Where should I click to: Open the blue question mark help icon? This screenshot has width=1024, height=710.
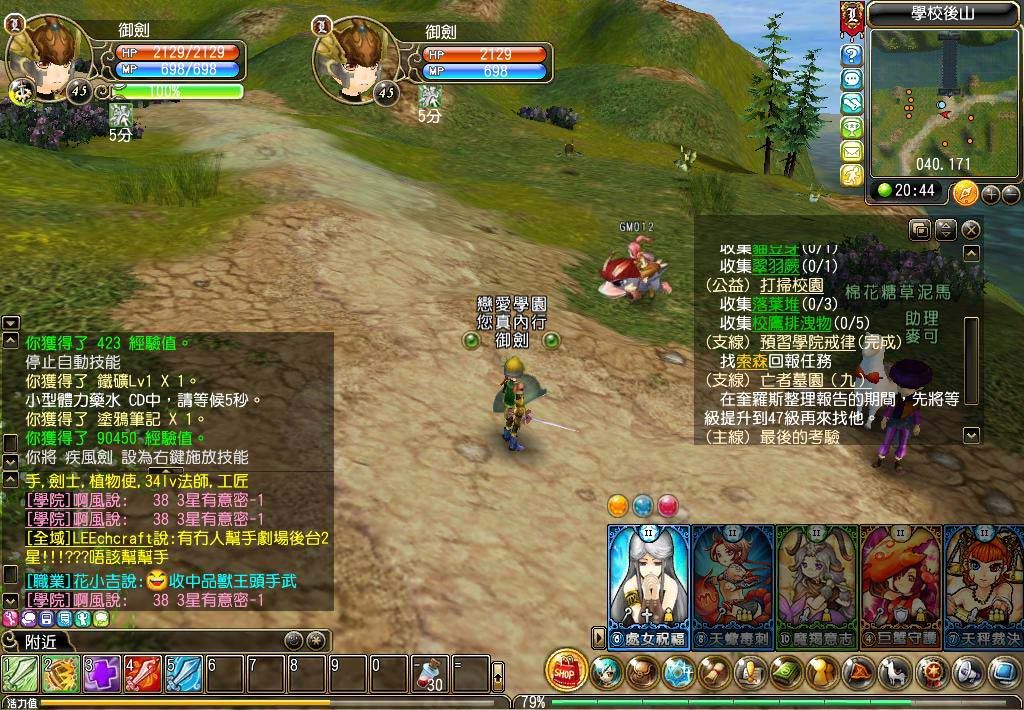pyautogui.click(x=852, y=54)
